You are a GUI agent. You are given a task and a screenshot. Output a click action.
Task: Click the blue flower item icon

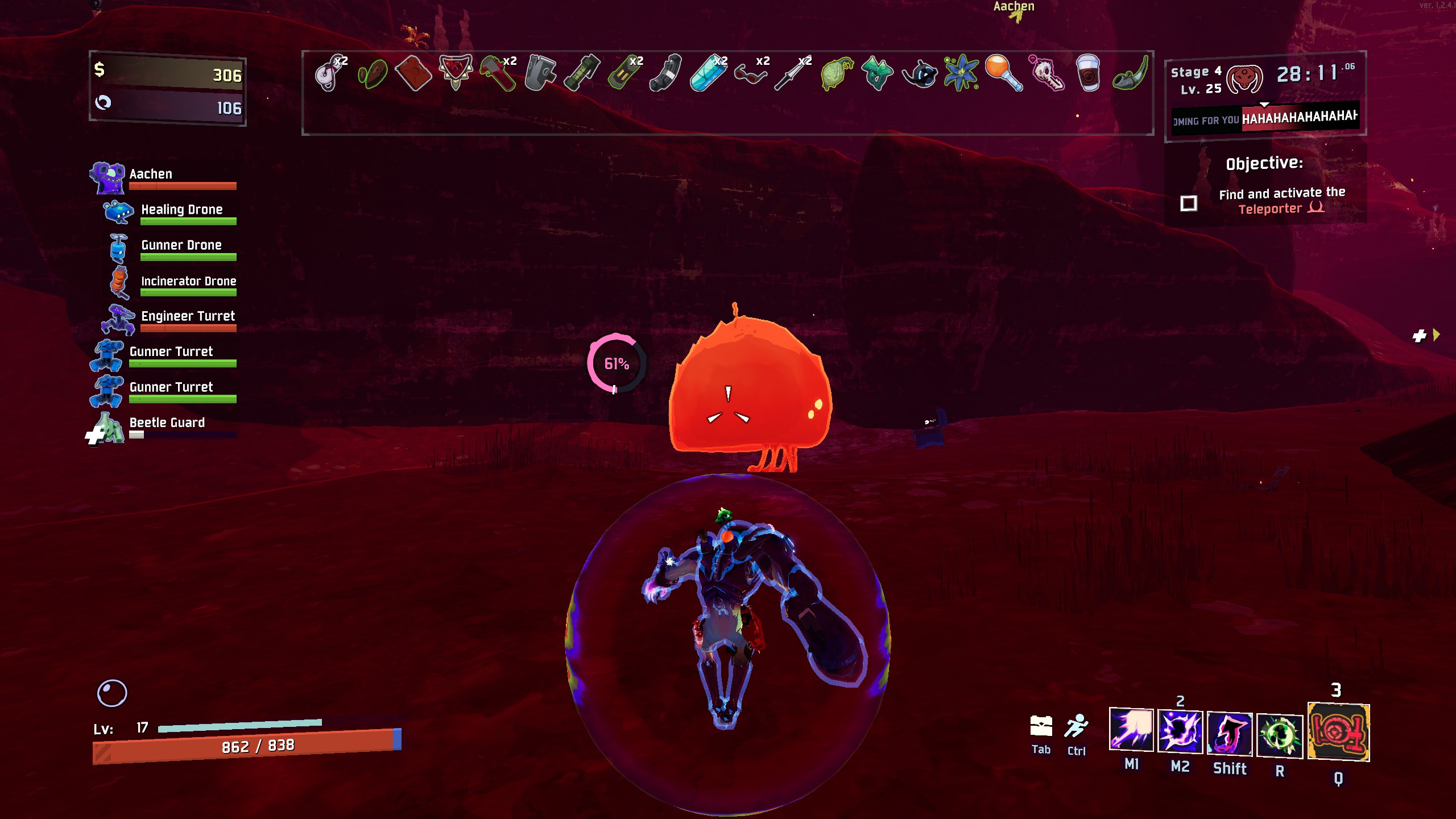coord(961,73)
